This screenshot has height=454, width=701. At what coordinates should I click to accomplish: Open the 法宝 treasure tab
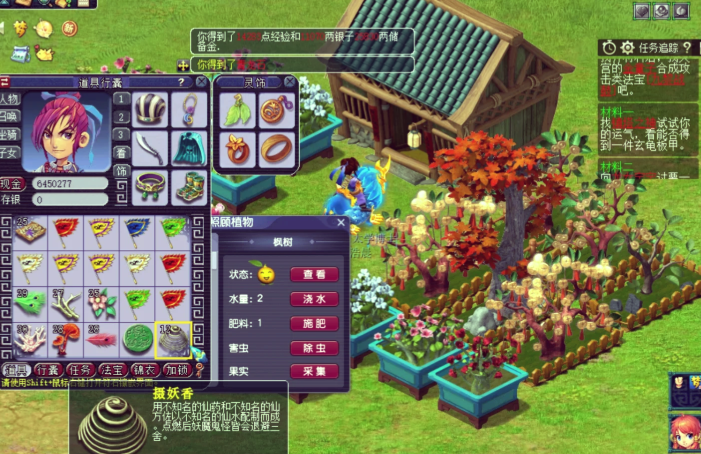click(x=113, y=370)
